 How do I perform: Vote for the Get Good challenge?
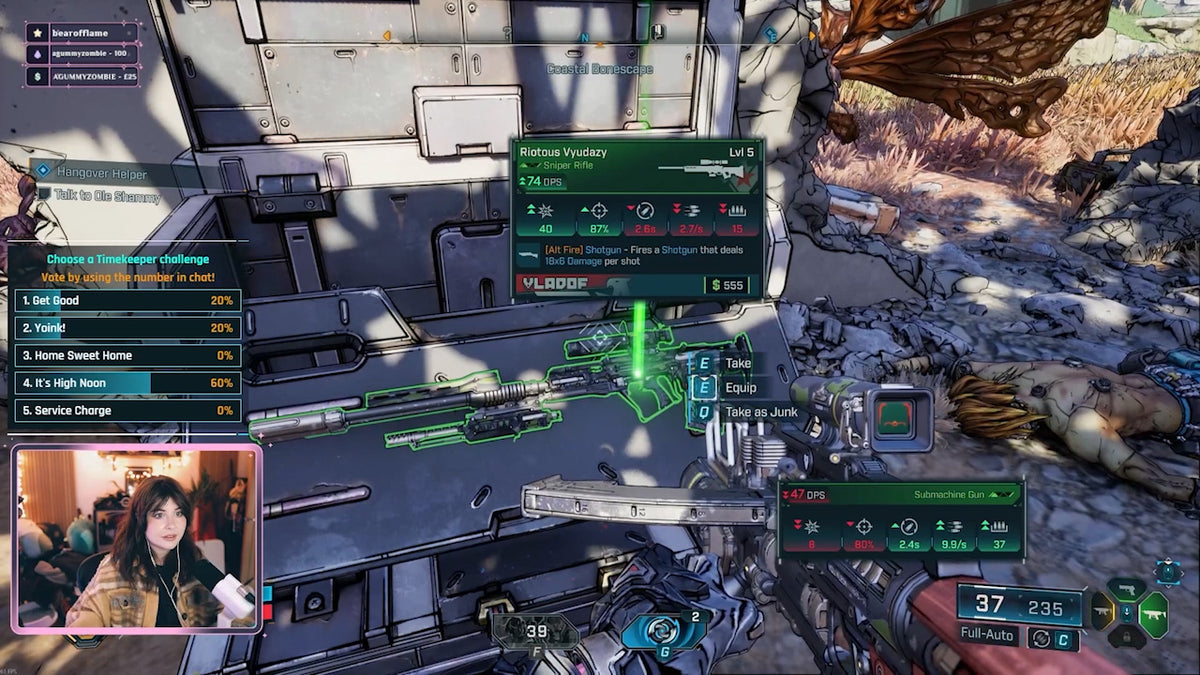127,301
